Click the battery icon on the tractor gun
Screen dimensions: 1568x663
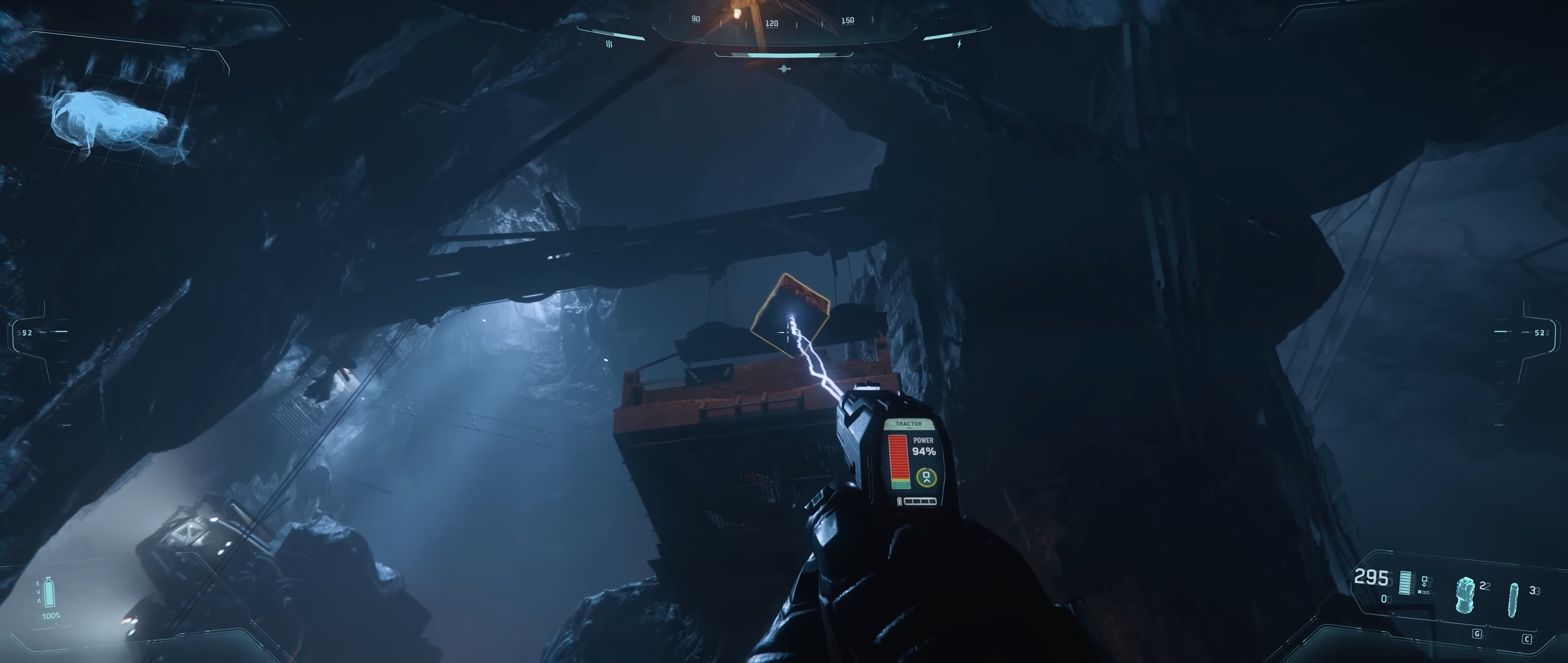(900, 501)
